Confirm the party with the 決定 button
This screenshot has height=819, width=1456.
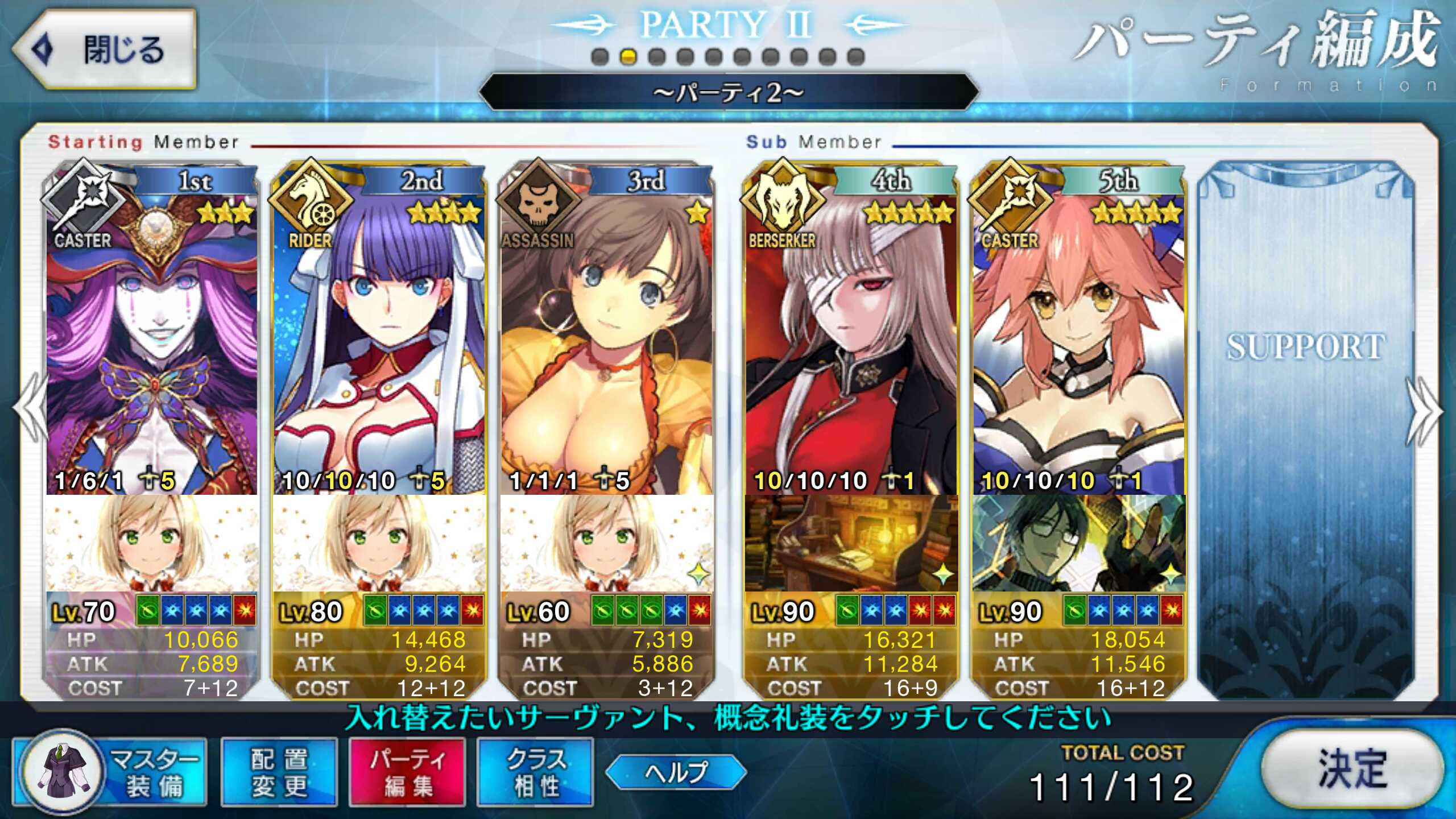click(x=1351, y=769)
